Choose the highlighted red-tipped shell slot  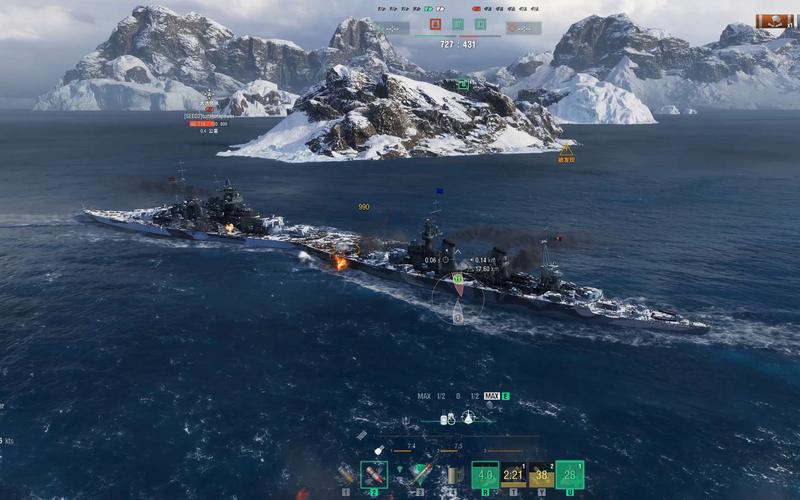point(374,473)
